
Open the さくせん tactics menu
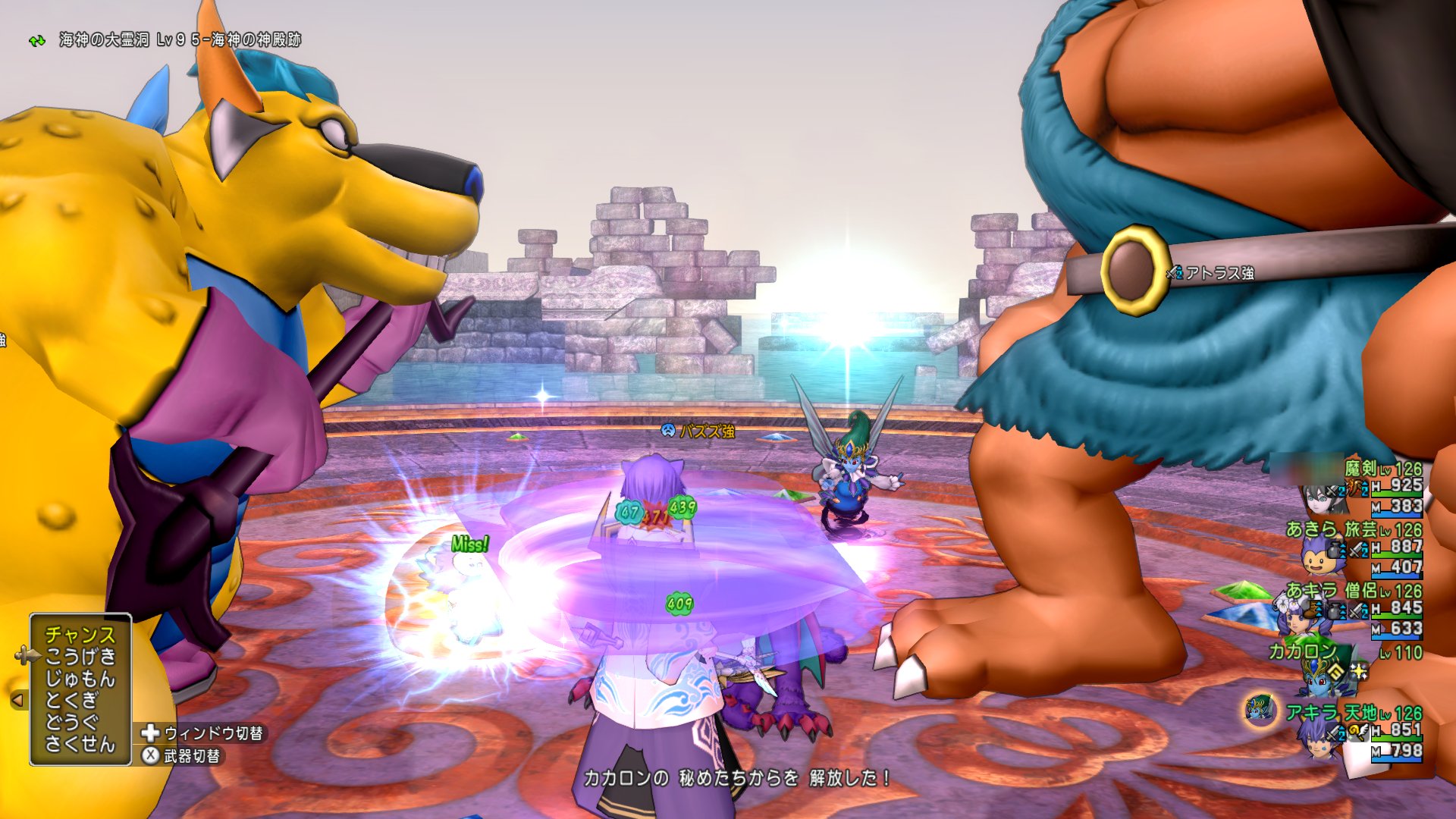click(80, 744)
